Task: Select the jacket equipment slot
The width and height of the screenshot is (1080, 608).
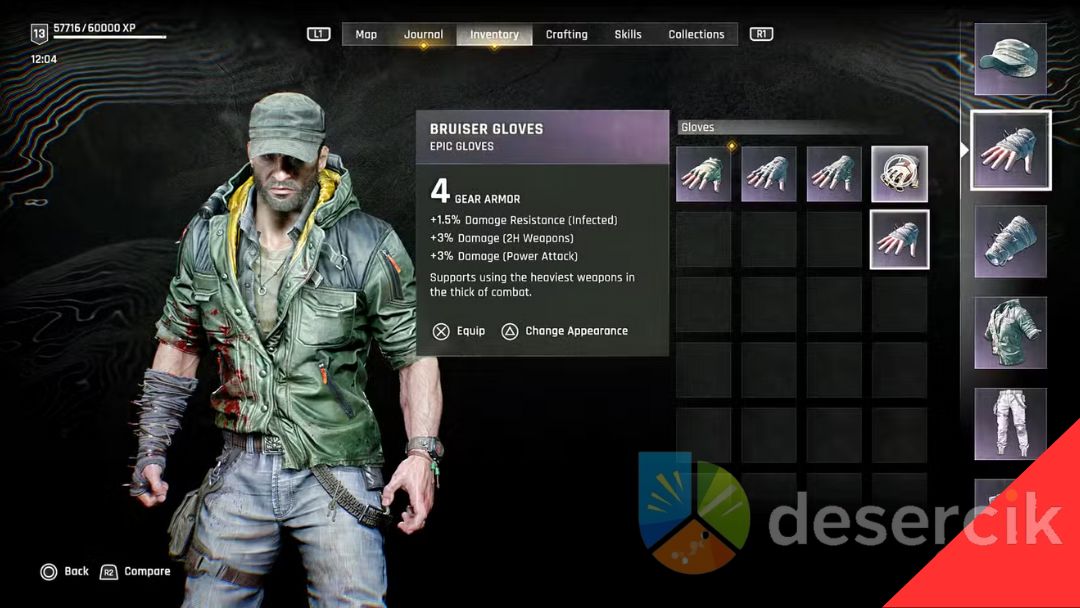Action: tap(1011, 333)
